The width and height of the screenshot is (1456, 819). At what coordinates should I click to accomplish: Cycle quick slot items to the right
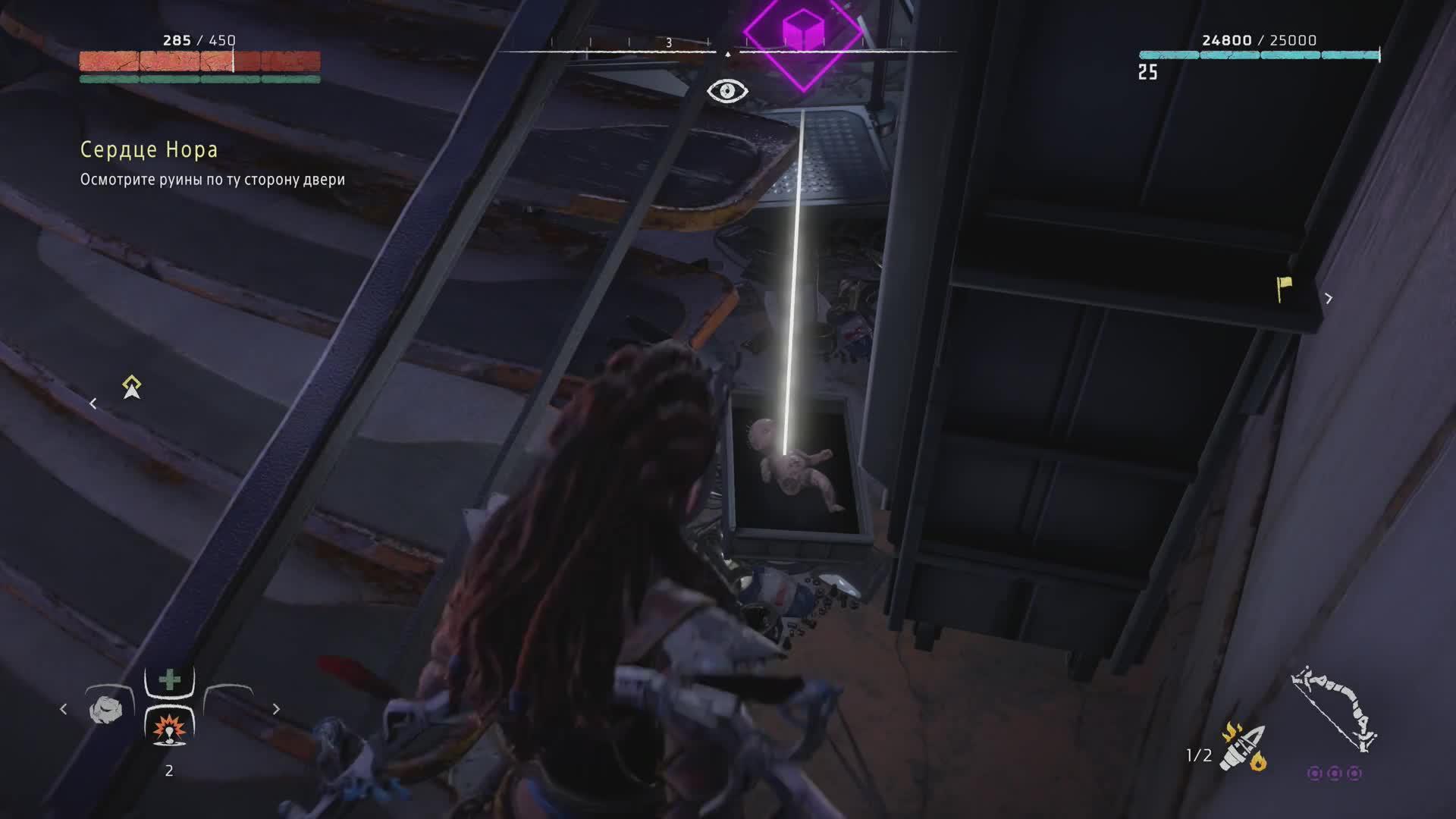276,709
